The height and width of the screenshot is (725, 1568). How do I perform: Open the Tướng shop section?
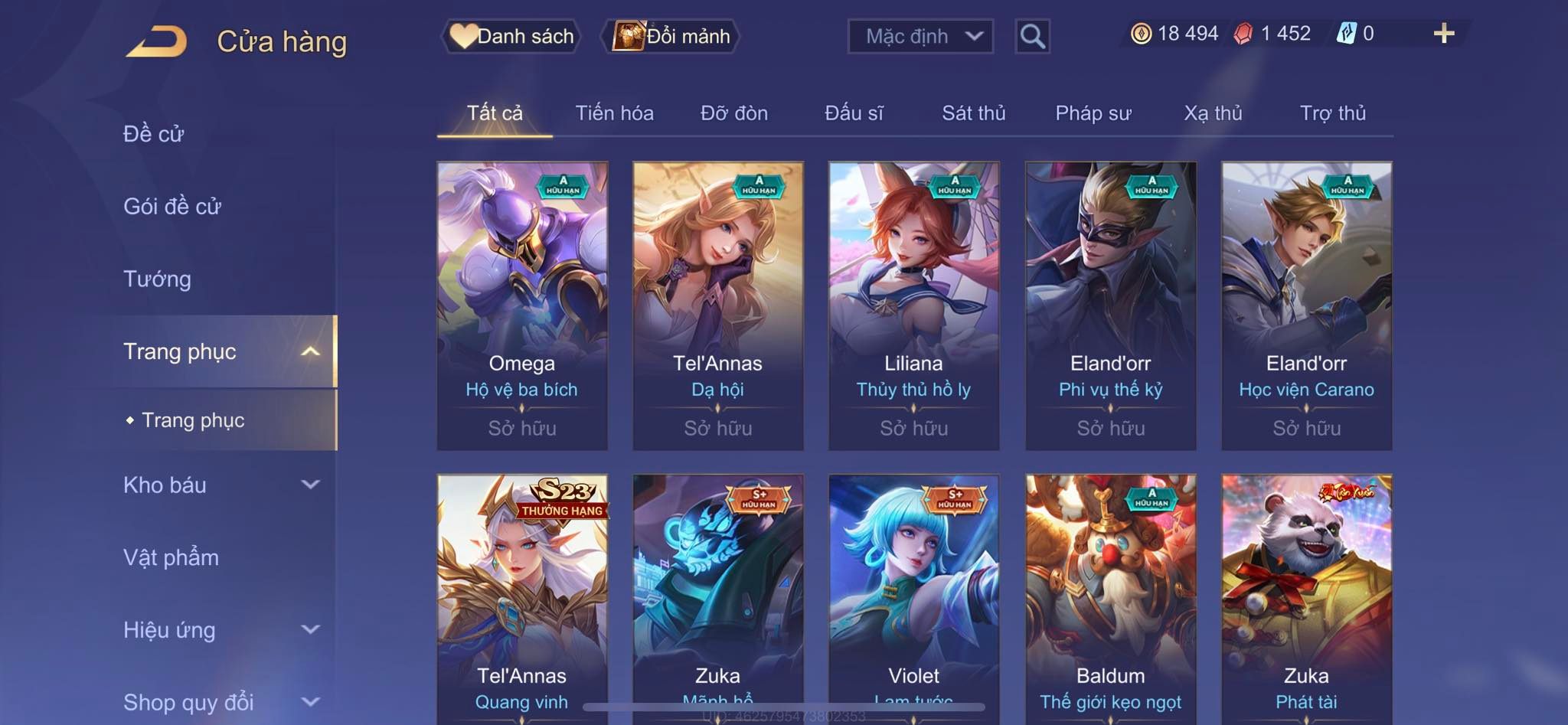tap(157, 279)
